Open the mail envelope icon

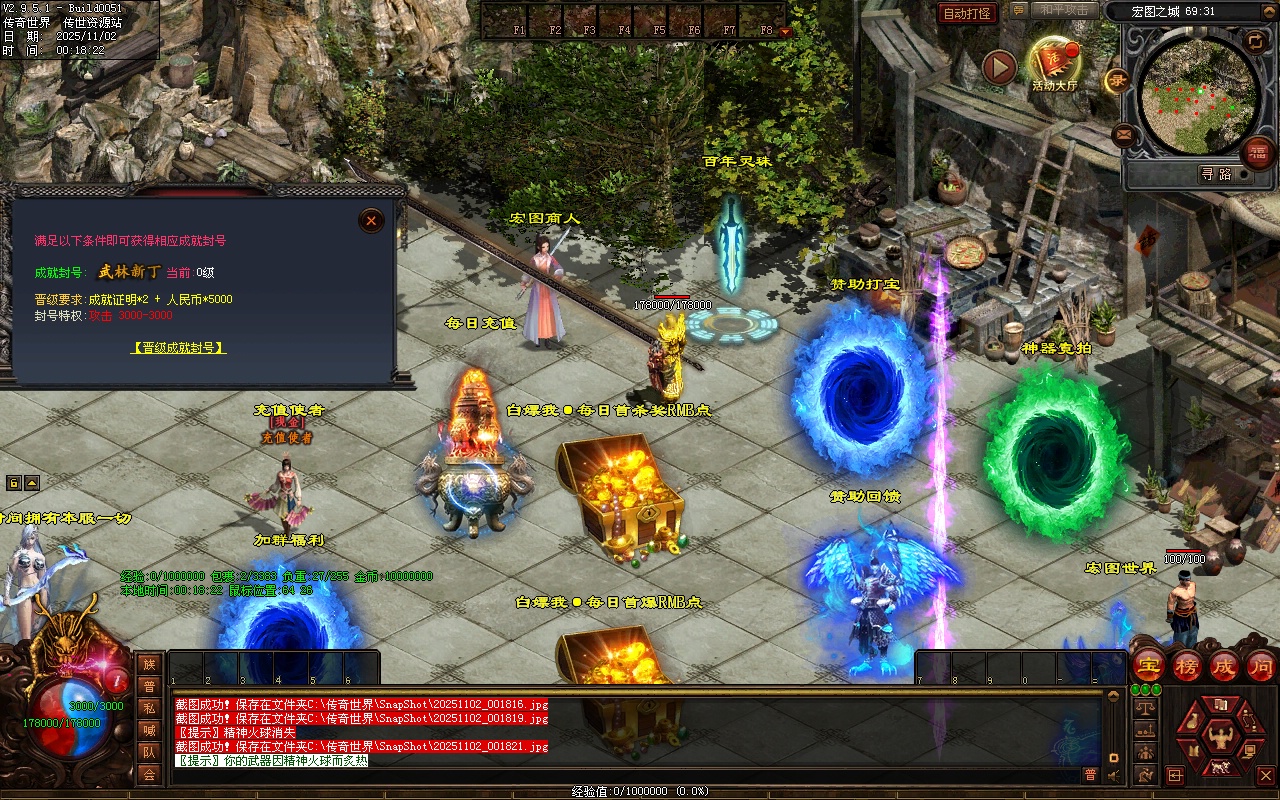[1124, 133]
